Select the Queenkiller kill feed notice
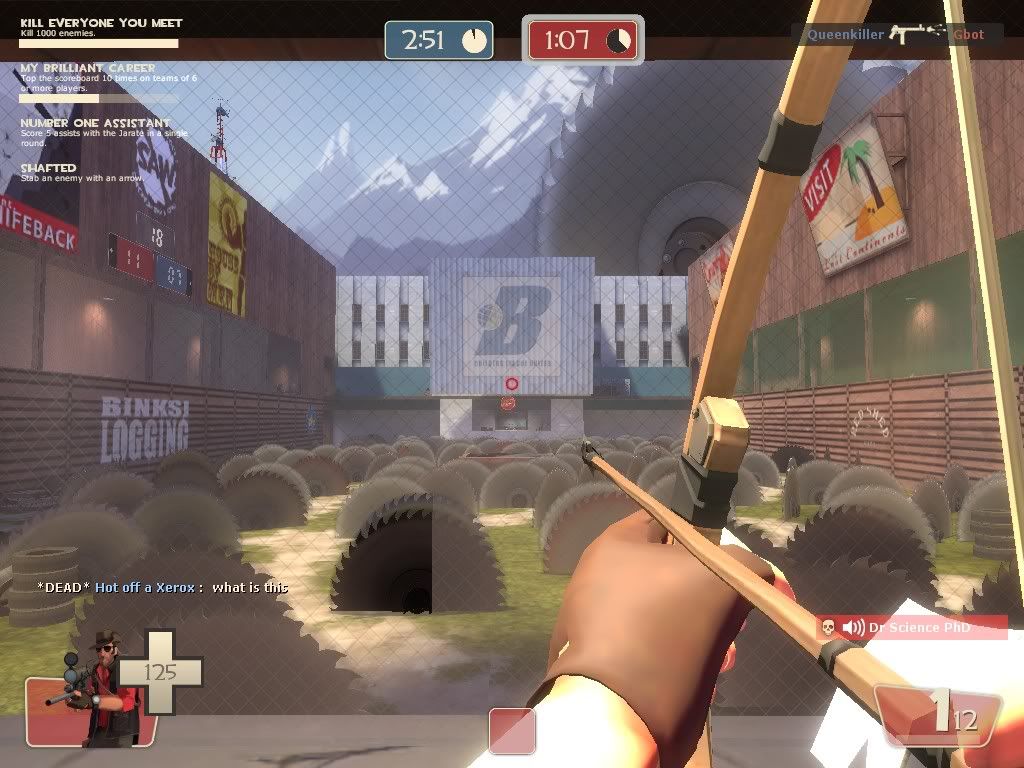 896,34
